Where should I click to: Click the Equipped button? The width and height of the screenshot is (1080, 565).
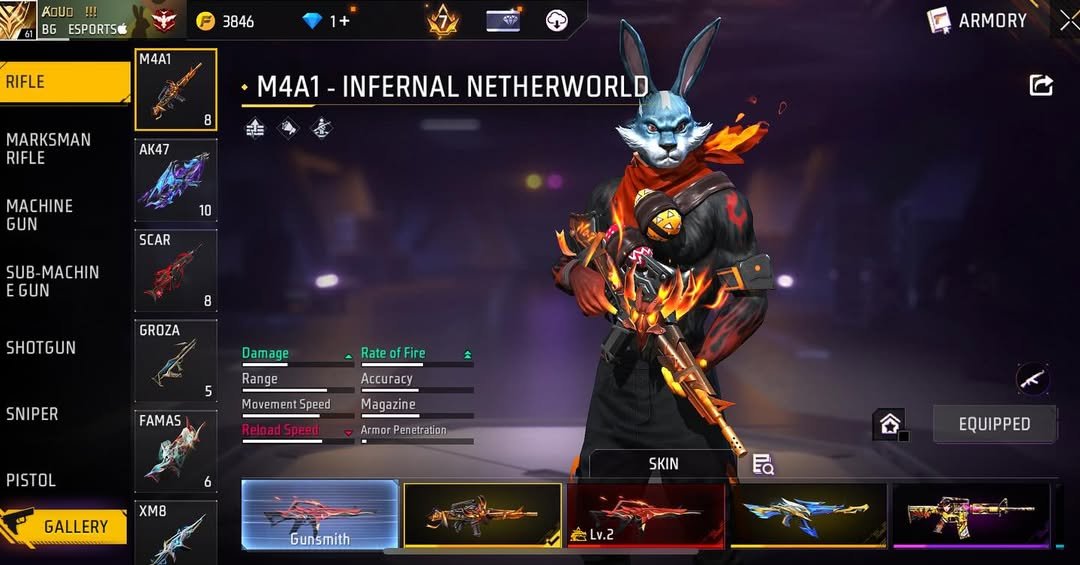pos(994,424)
